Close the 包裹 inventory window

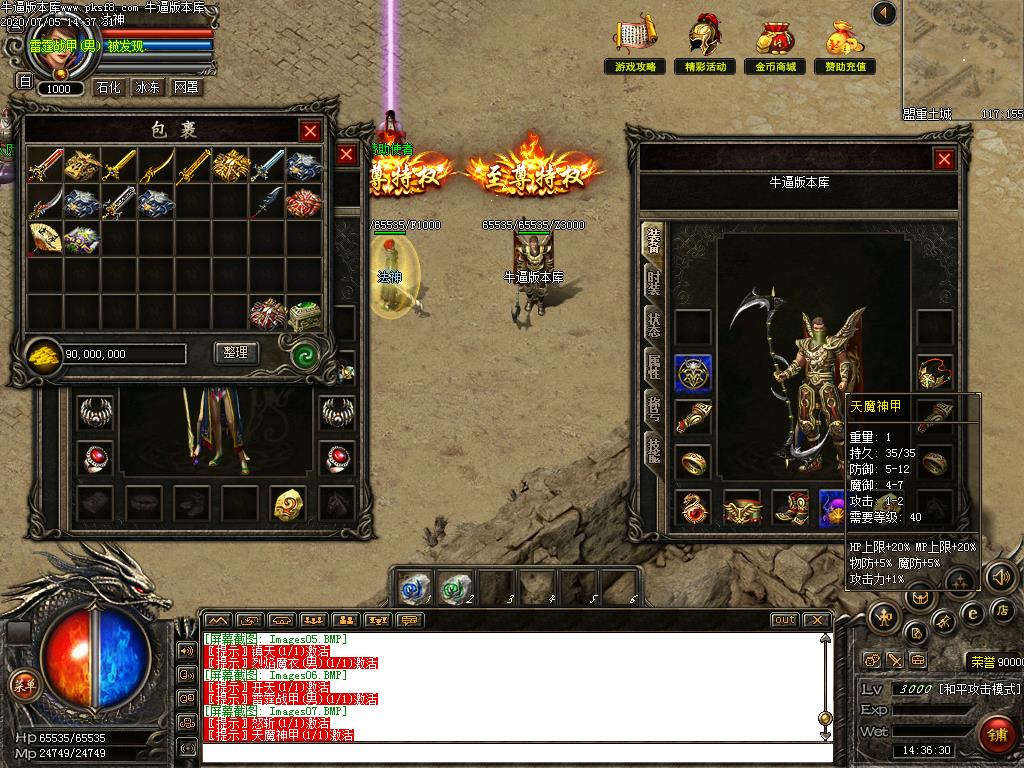tap(311, 131)
